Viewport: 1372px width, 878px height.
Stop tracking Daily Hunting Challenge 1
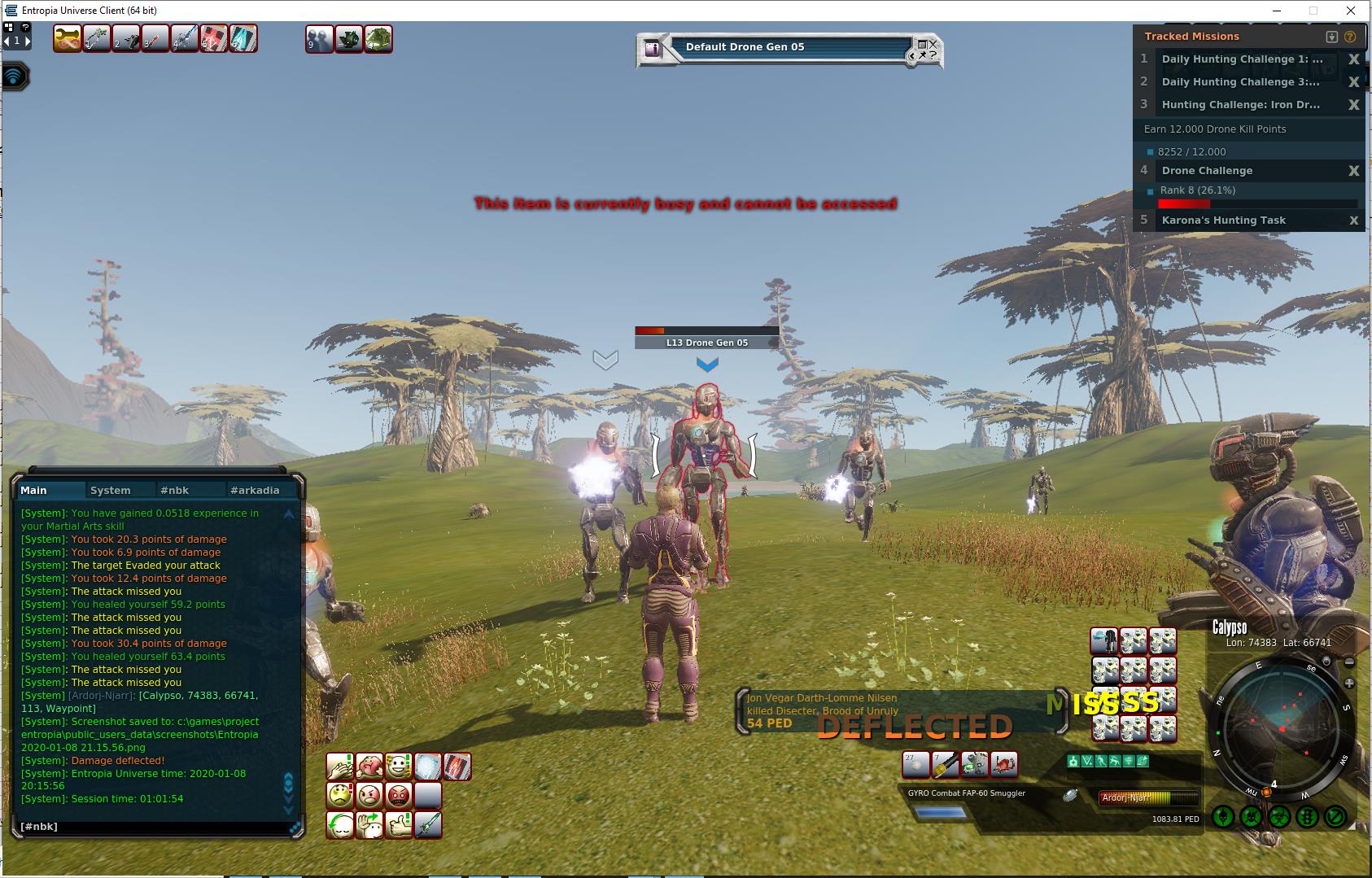[1354, 59]
